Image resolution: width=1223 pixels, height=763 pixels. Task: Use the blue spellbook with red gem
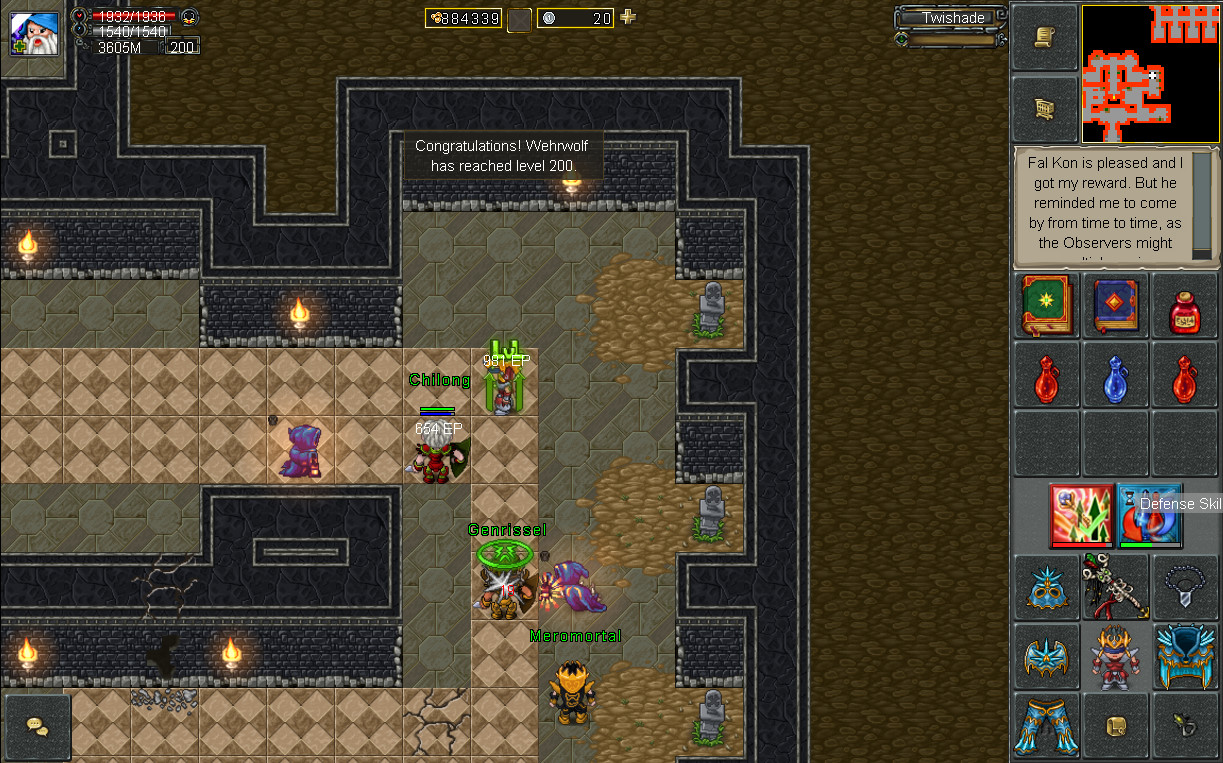[x=1115, y=305]
